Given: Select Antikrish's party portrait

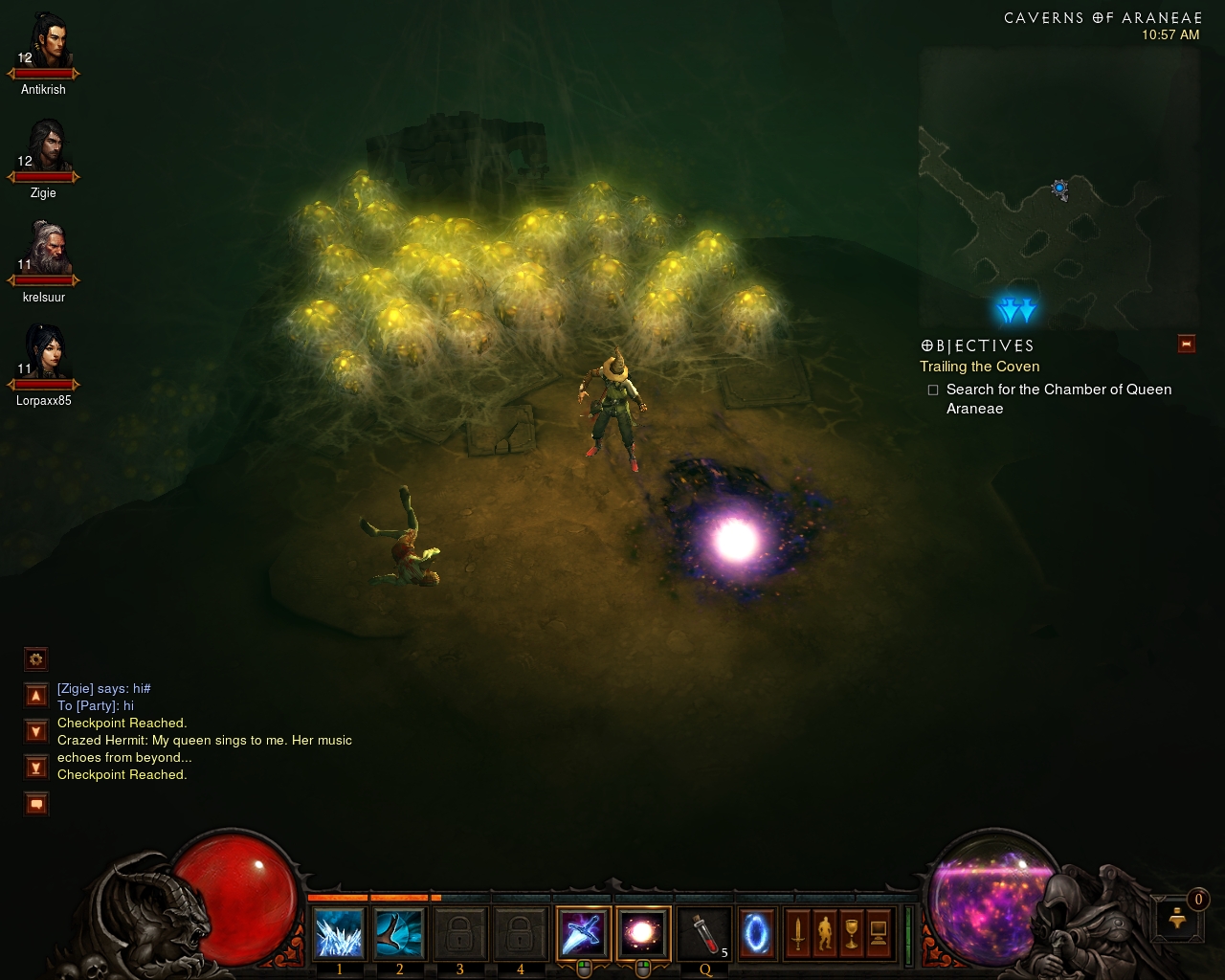Looking at the screenshot, I should pyautogui.click(x=45, y=43).
